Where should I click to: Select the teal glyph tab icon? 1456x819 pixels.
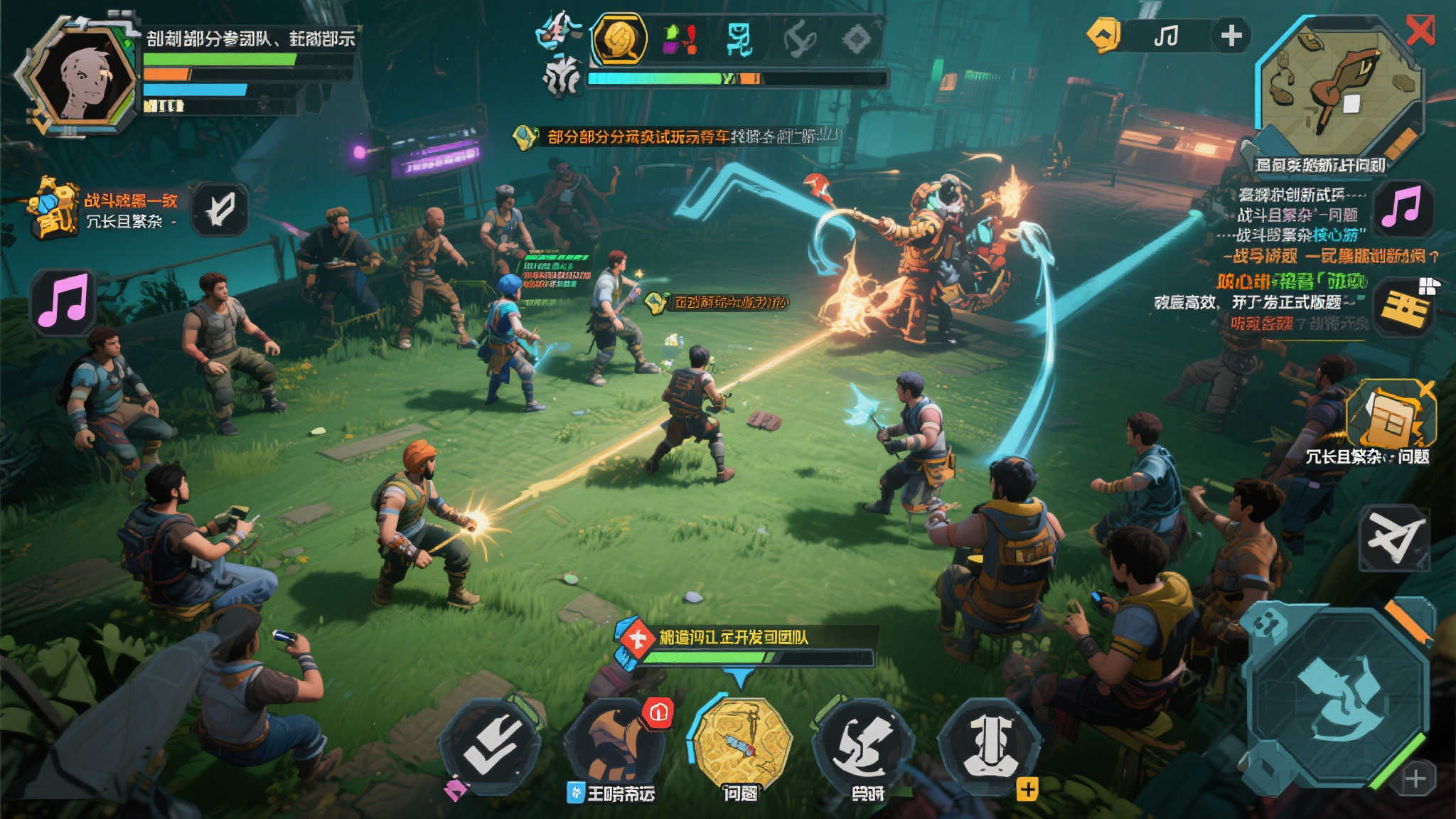pyautogui.click(x=739, y=38)
